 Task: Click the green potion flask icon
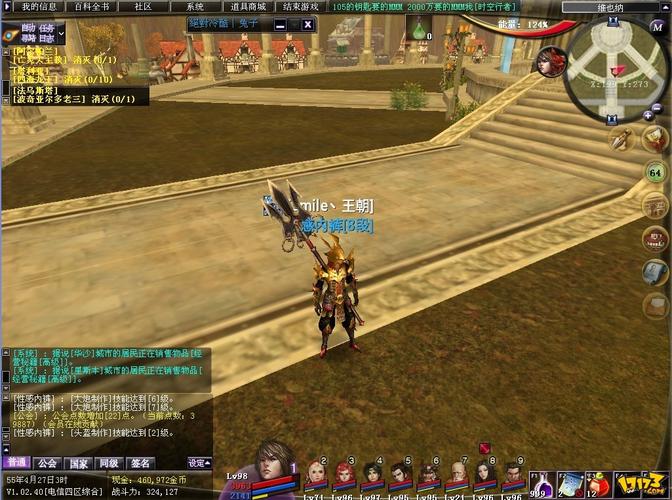pyautogui.click(x=417, y=30)
